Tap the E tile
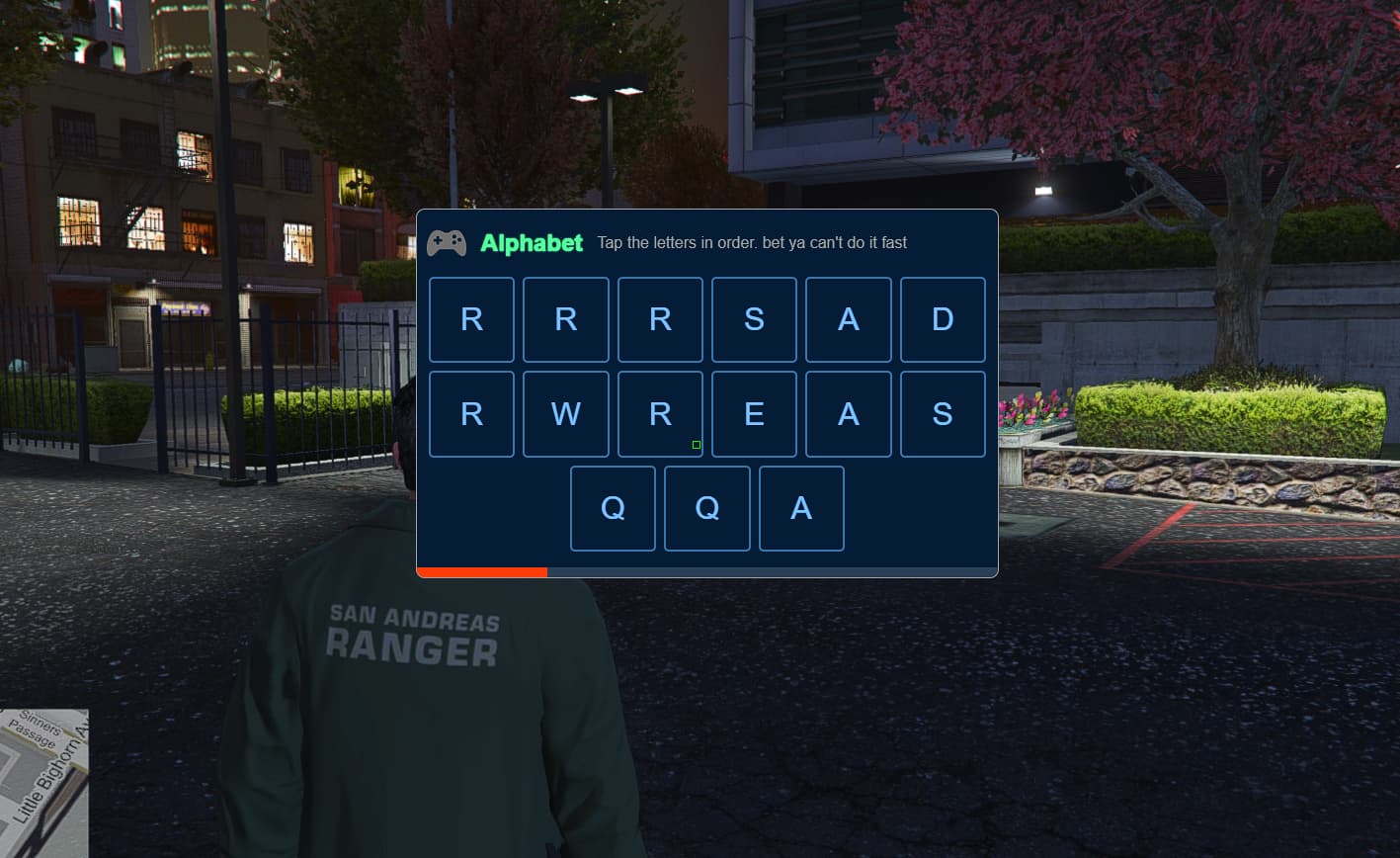This screenshot has height=858, width=1400. (x=754, y=413)
